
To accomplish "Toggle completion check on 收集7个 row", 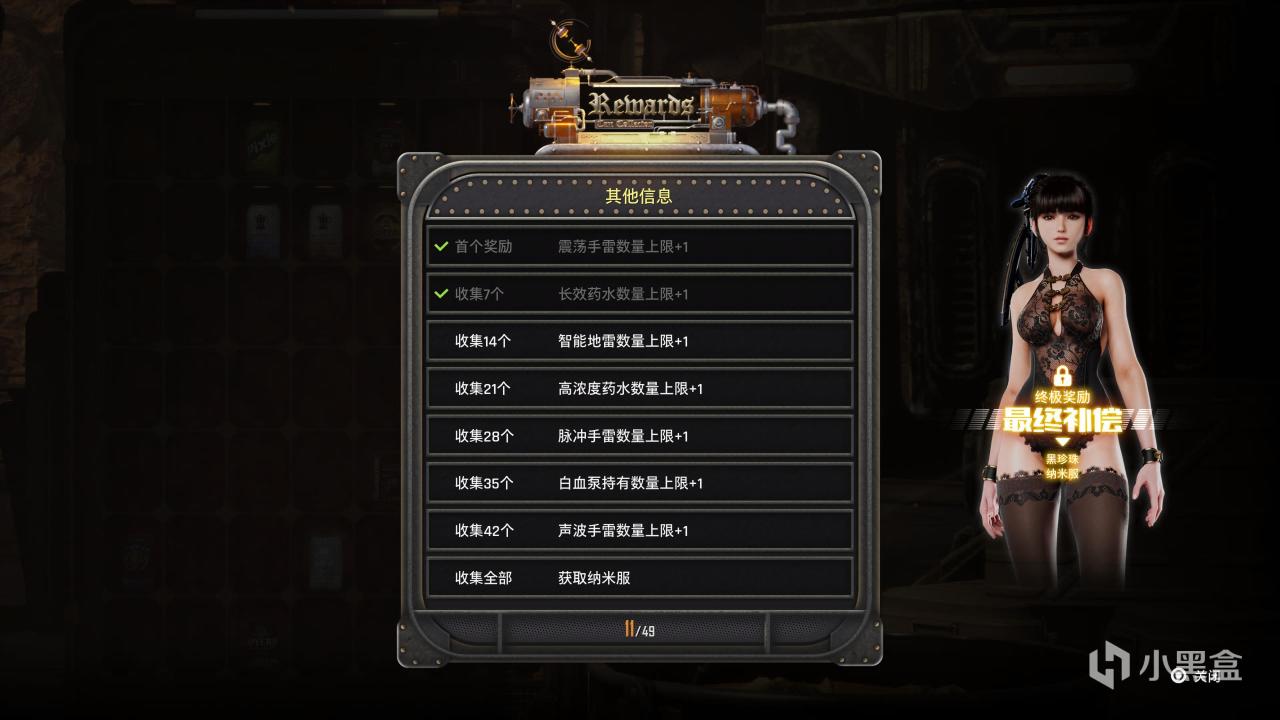I will [640, 294].
